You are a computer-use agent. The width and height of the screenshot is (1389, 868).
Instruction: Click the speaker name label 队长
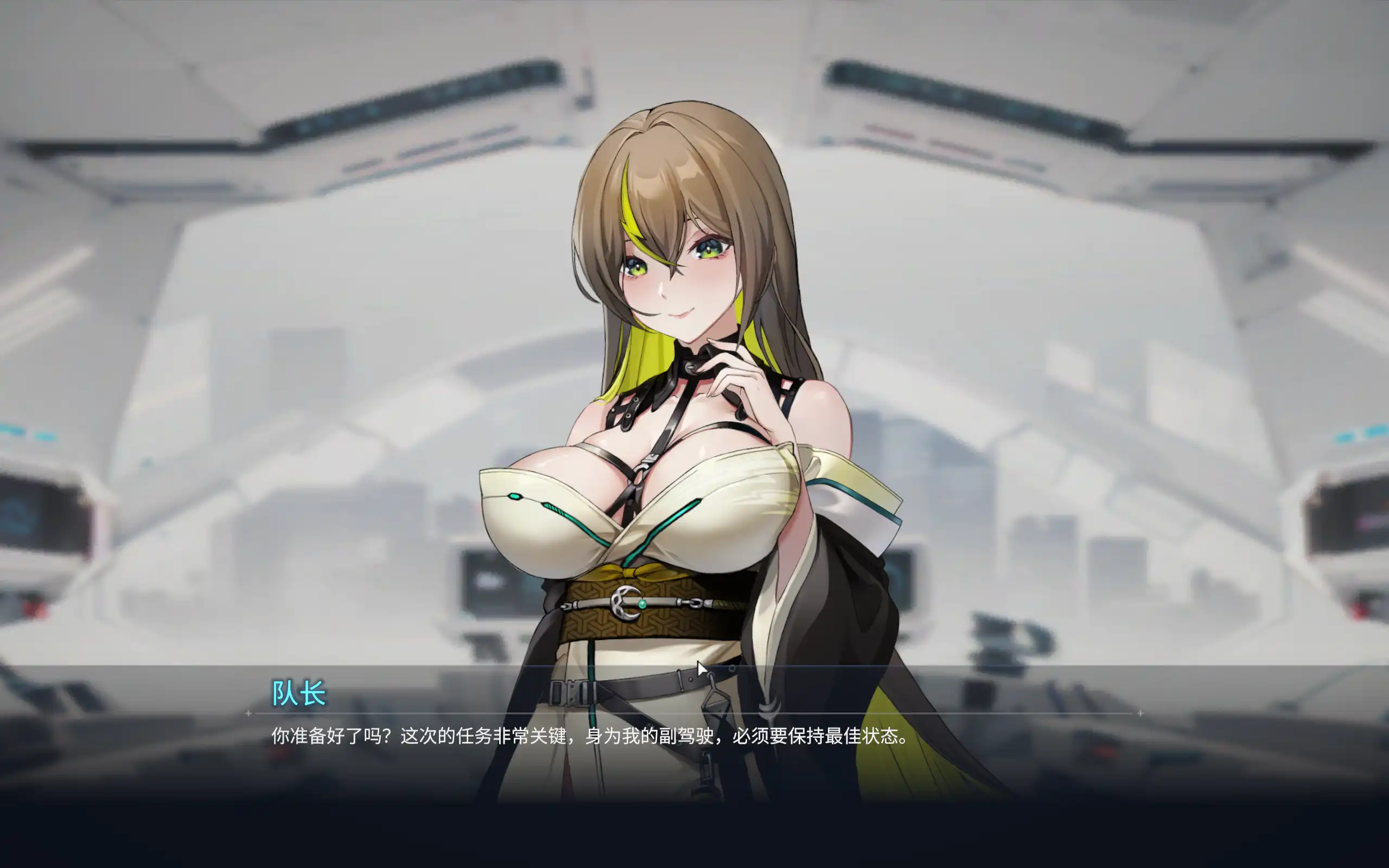coord(297,694)
